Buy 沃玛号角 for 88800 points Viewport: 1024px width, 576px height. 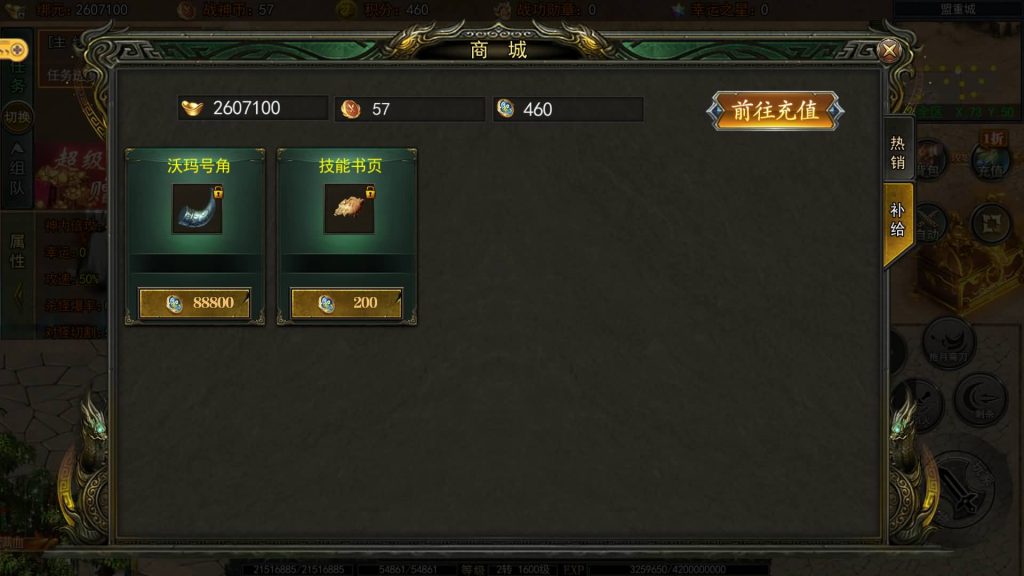click(194, 303)
